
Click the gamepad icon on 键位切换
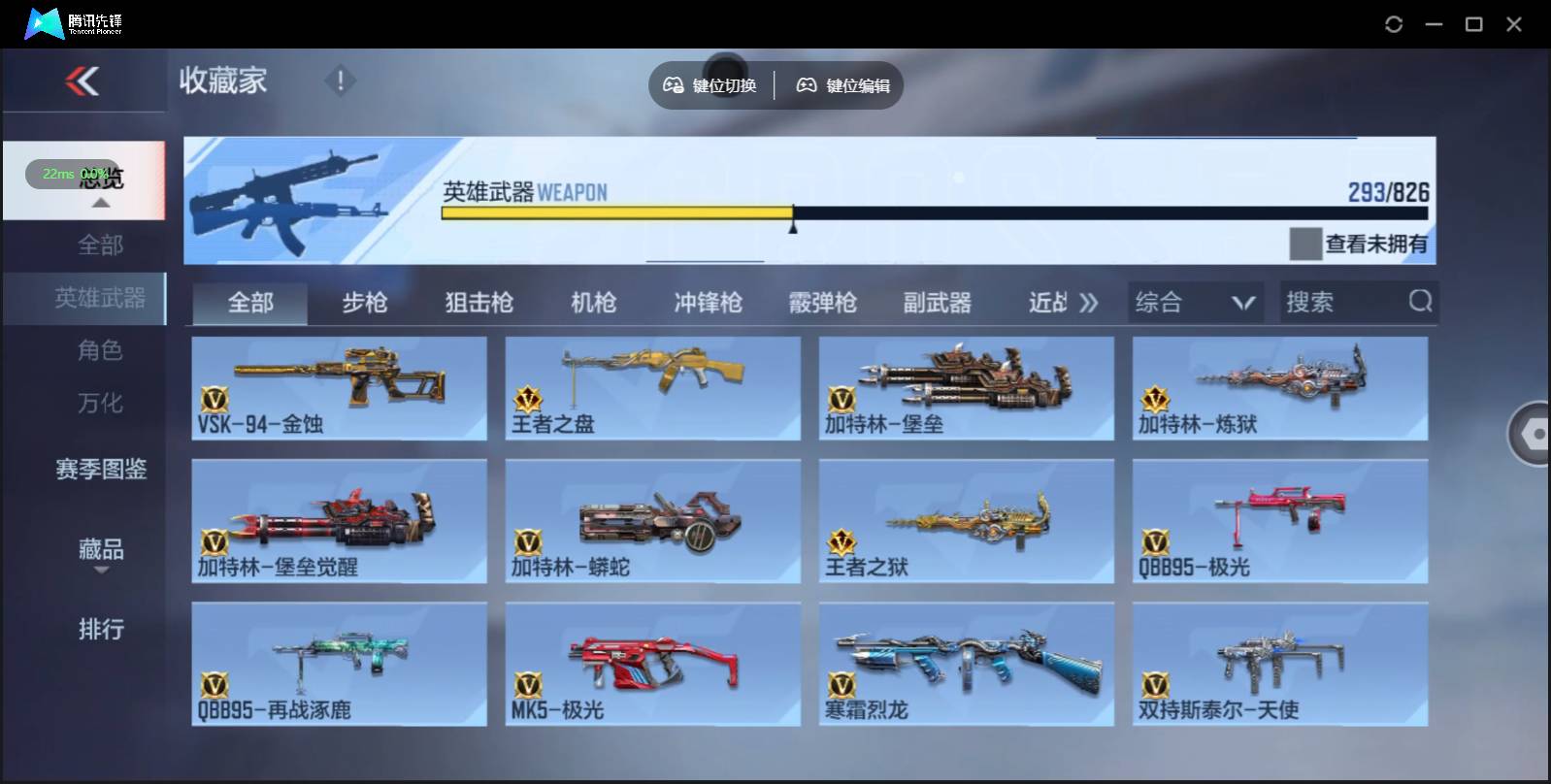(x=672, y=84)
